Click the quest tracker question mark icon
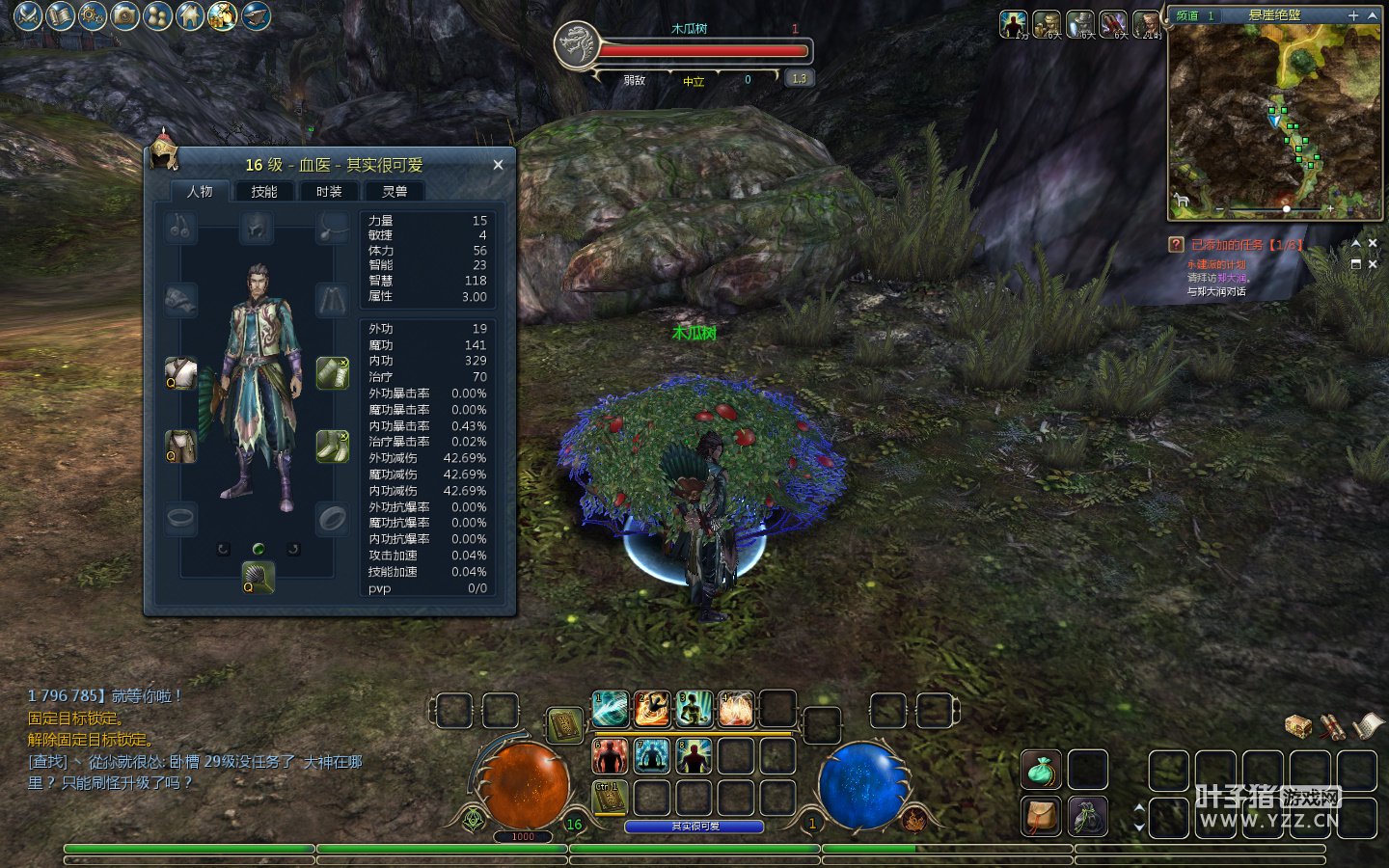 point(1176,245)
